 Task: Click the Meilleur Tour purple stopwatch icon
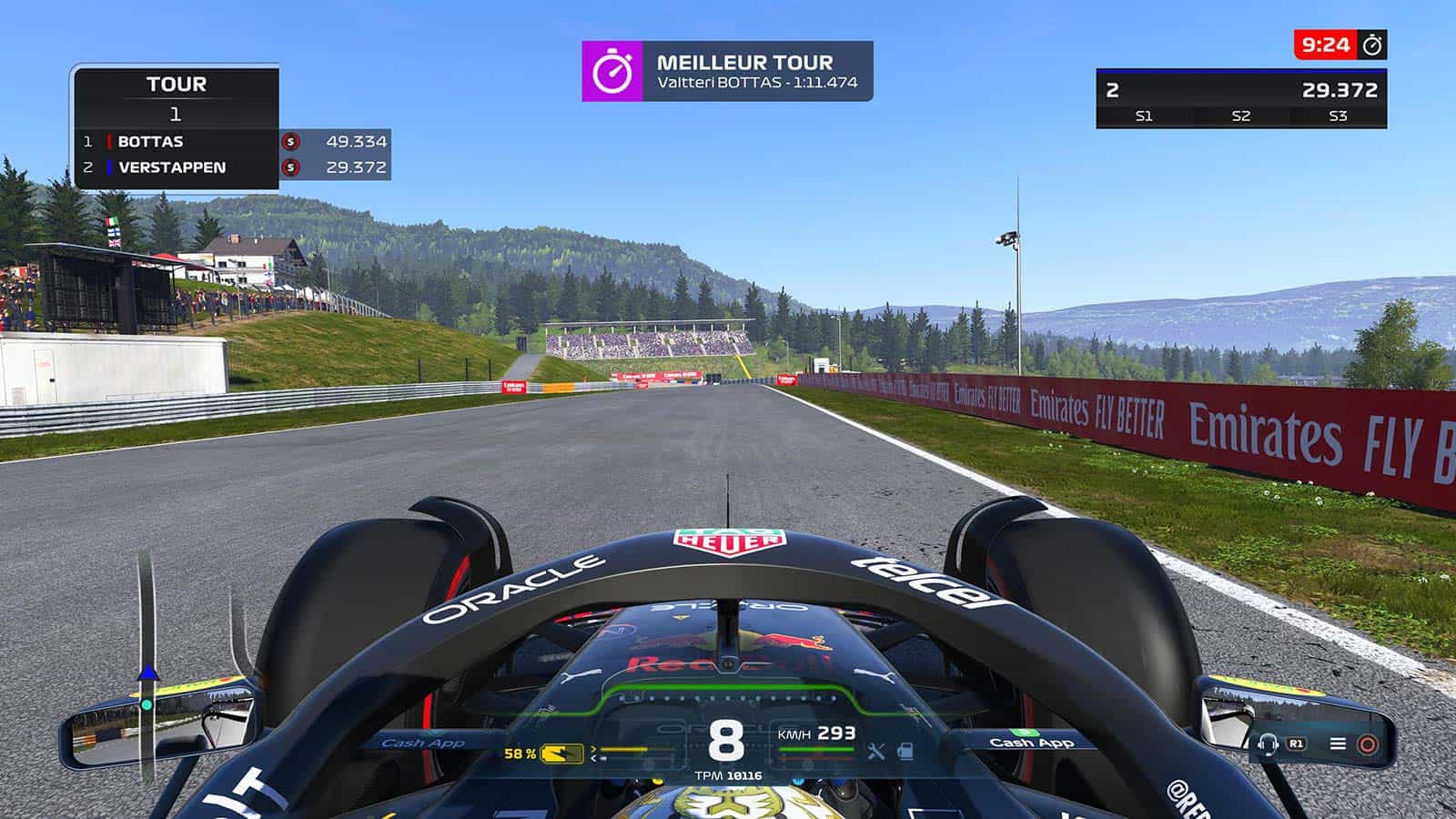tap(612, 71)
